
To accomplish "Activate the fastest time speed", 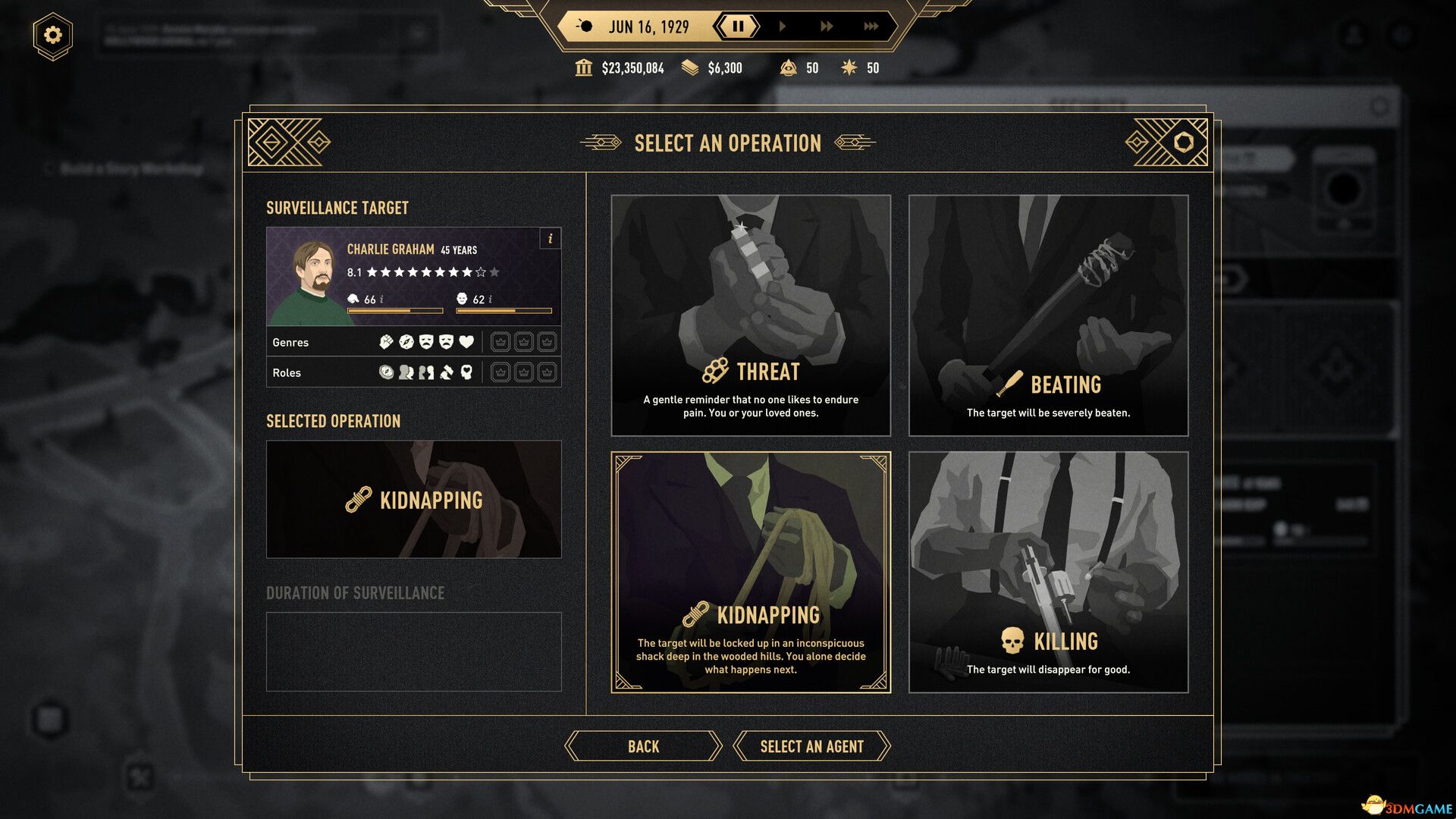I will point(871,27).
